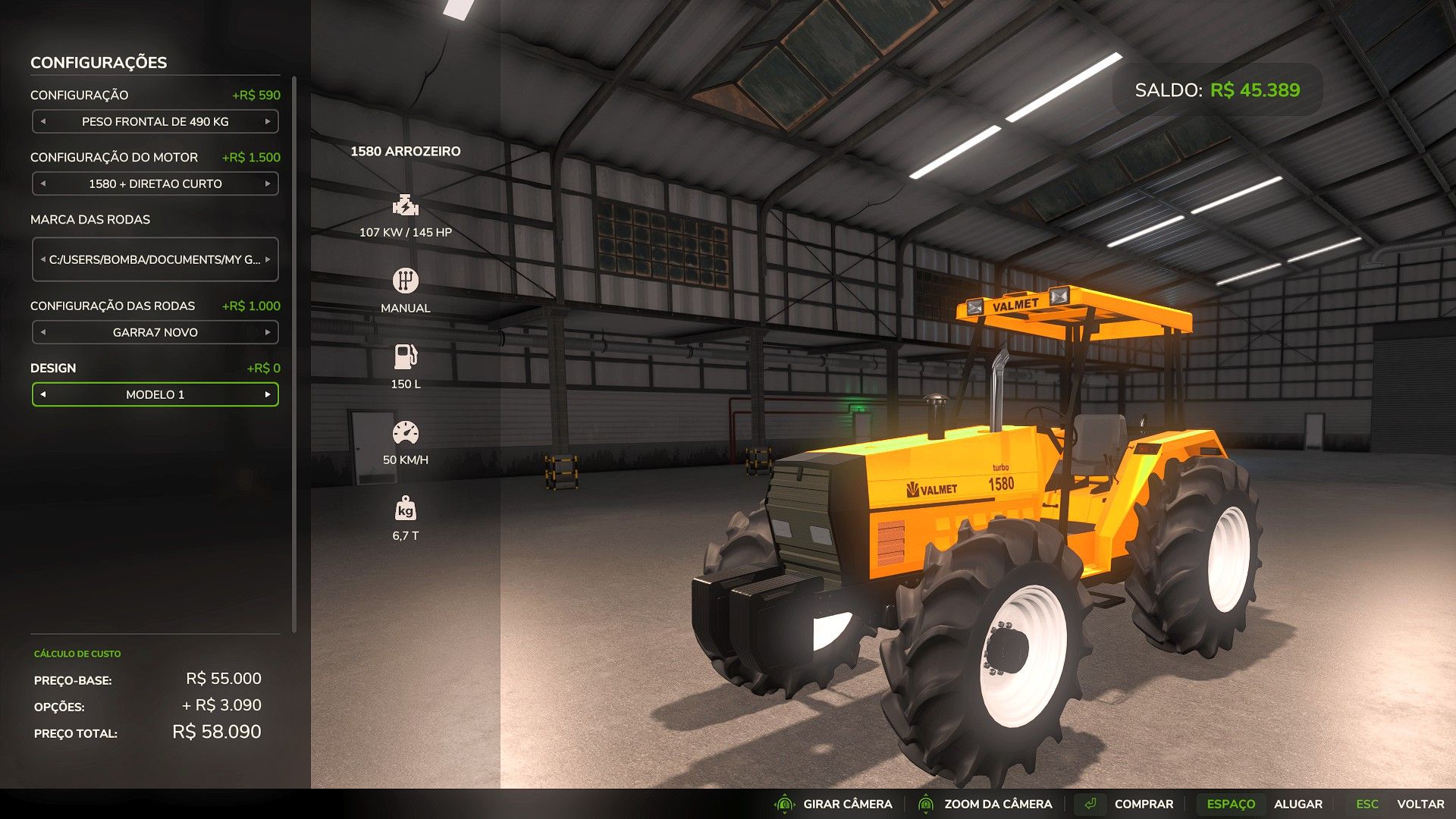This screenshot has height=819, width=1456.
Task: Select the manual transmission gearbox icon
Action: pos(406,280)
